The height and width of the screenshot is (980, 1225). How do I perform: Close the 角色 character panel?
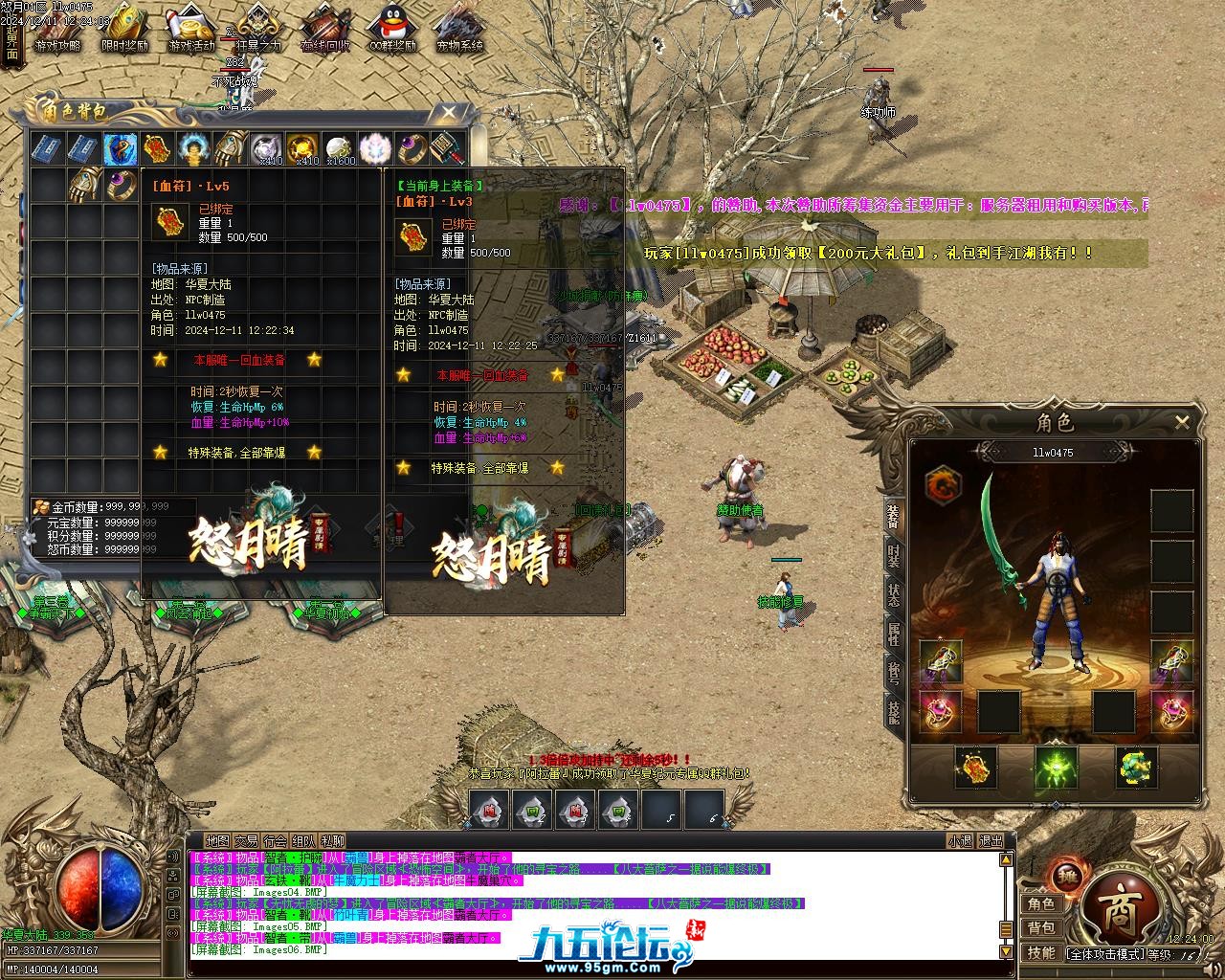1182,421
